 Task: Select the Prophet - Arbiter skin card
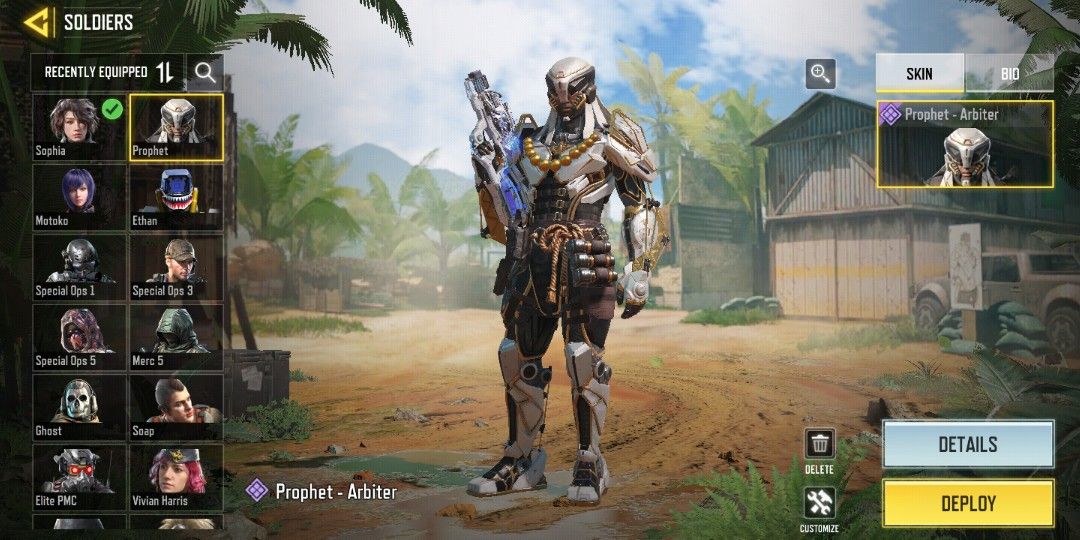(x=964, y=144)
